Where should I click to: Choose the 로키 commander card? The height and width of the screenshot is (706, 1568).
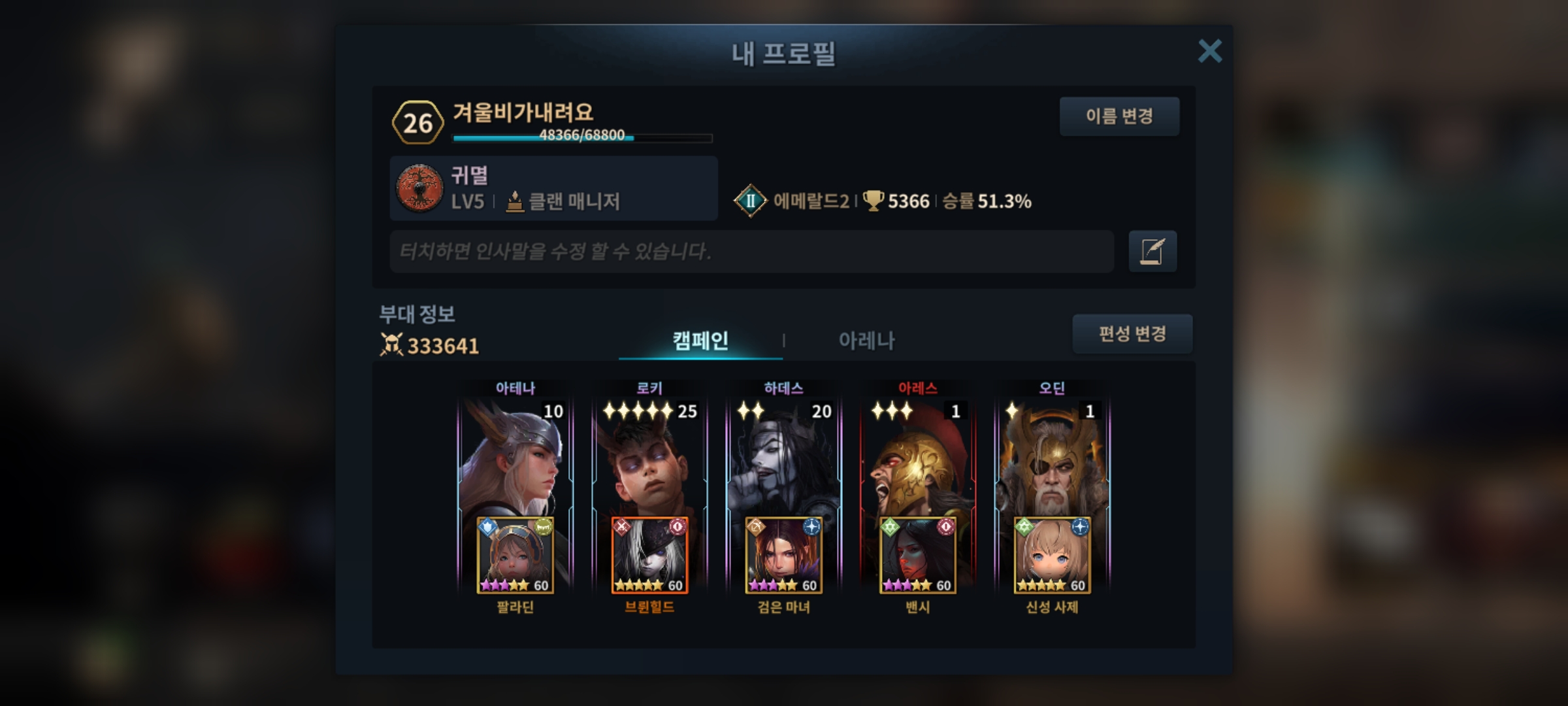tap(649, 458)
